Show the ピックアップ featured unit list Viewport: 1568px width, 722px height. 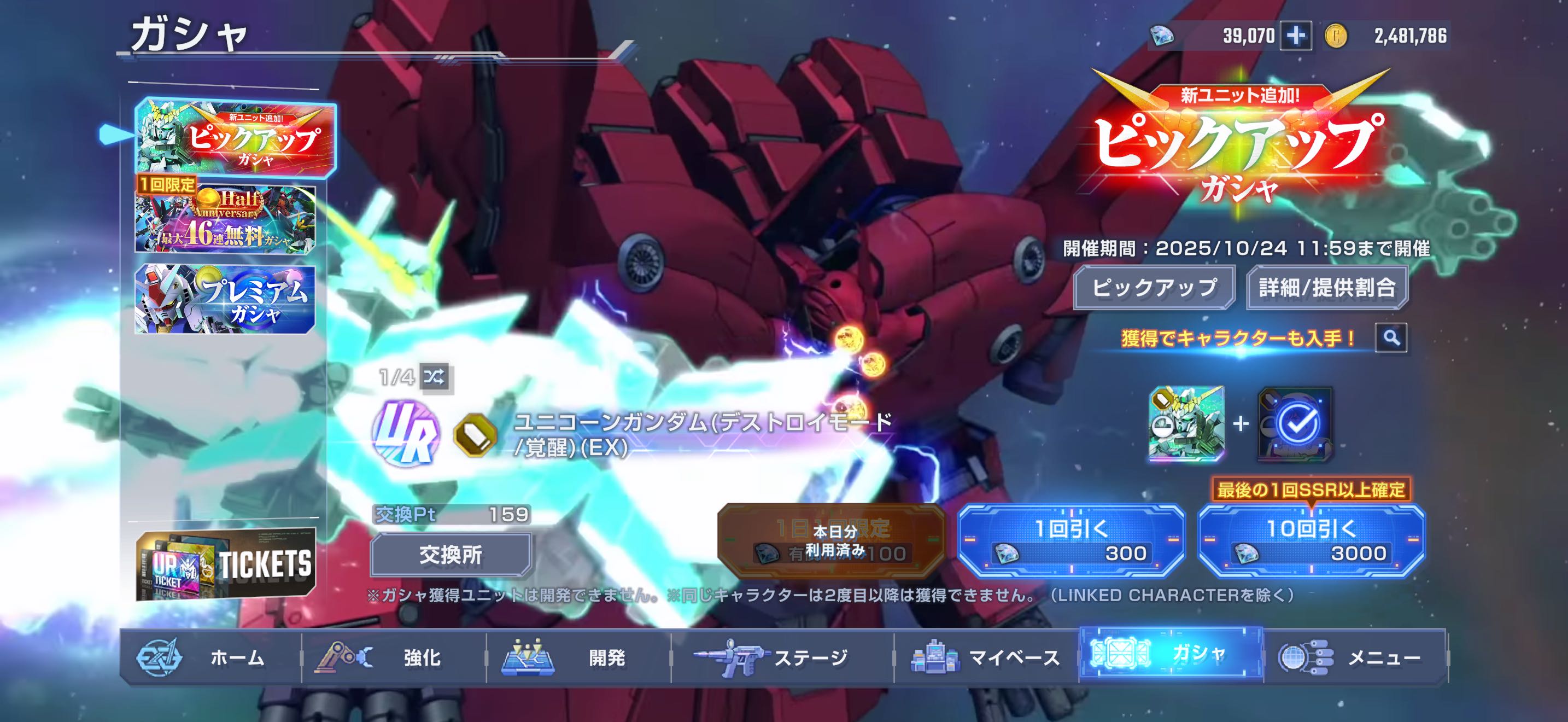[x=1154, y=287]
